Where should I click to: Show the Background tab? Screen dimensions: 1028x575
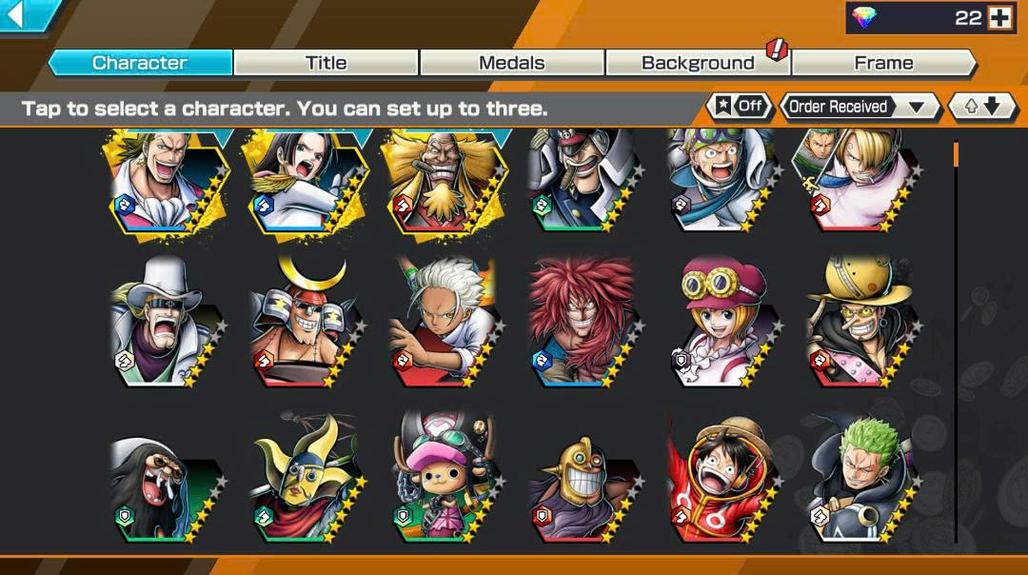(697, 63)
